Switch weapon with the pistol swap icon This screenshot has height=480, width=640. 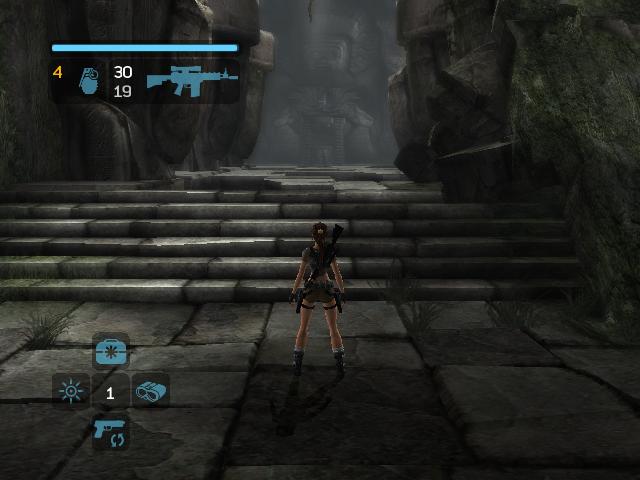[x=110, y=432]
